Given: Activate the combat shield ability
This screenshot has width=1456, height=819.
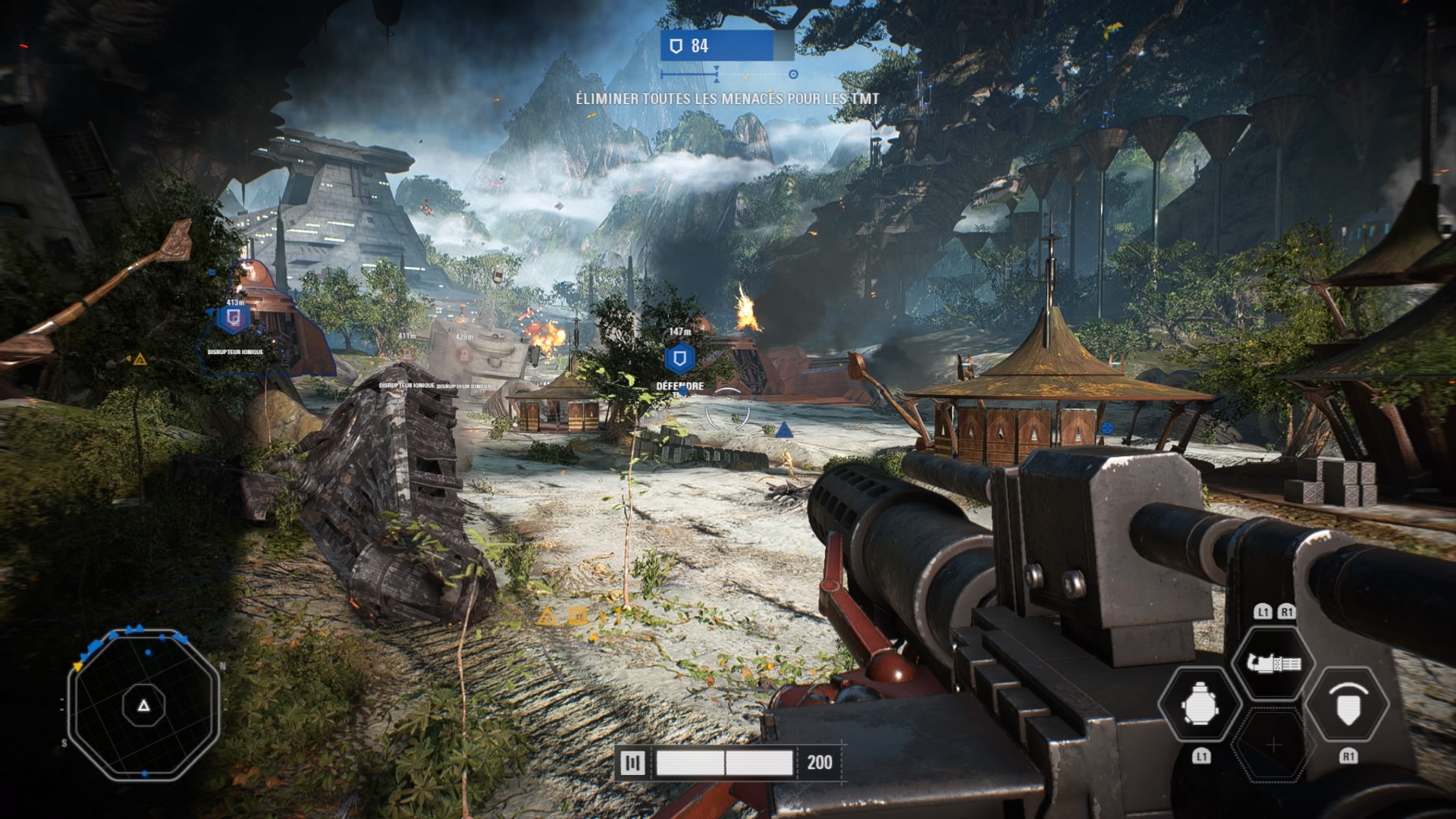Looking at the screenshot, I should tap(1348, 705).
